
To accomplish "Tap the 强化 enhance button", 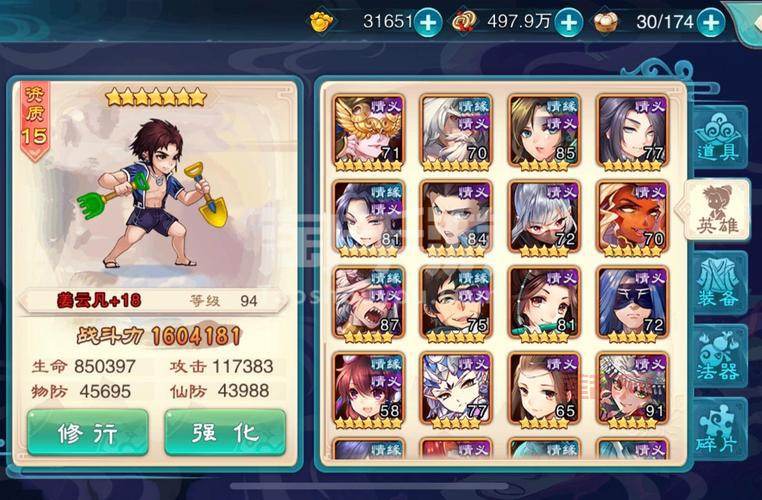I will [225, 432].
